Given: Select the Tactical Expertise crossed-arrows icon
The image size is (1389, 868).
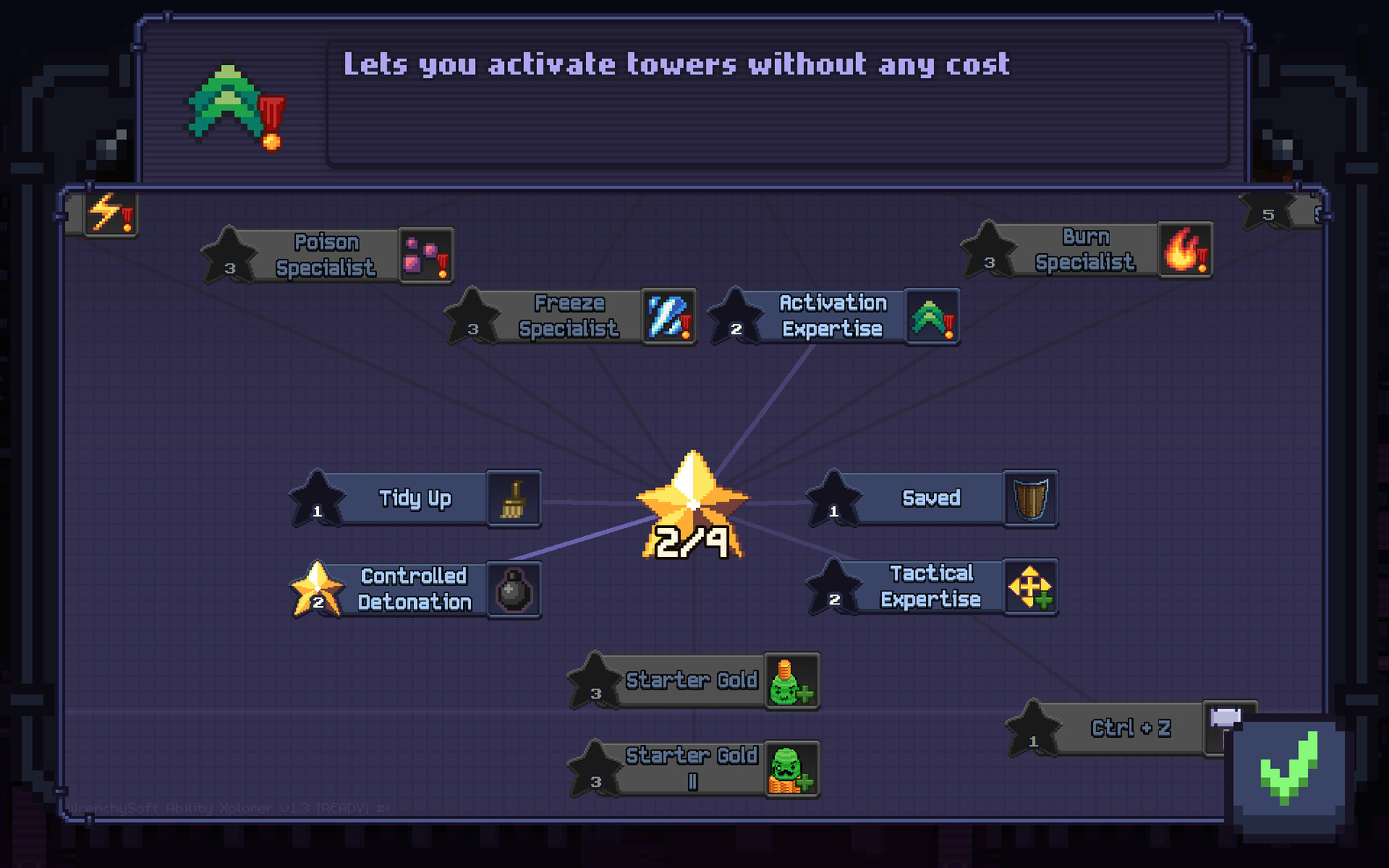Looking at the screenshot, I should pos(1031,588).
